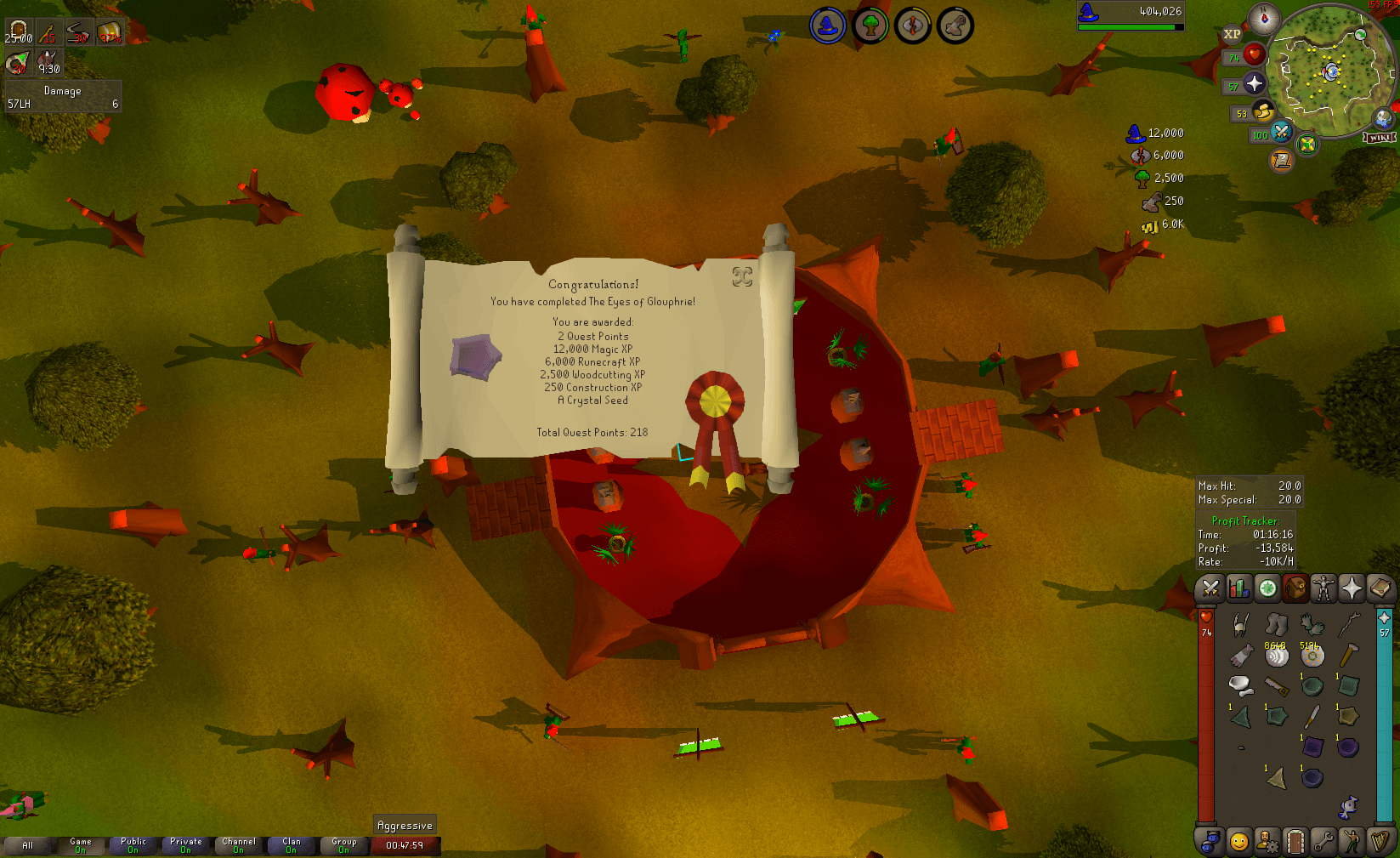Select the All chat tab
This screenshot has height=858, width=1400.
pos(28,844)
